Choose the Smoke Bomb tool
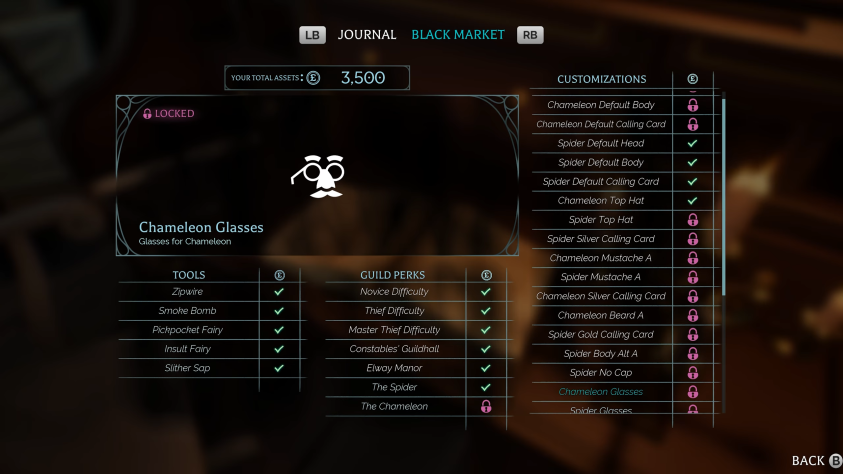Screen dimensions: 843x474 click(188, 311)
